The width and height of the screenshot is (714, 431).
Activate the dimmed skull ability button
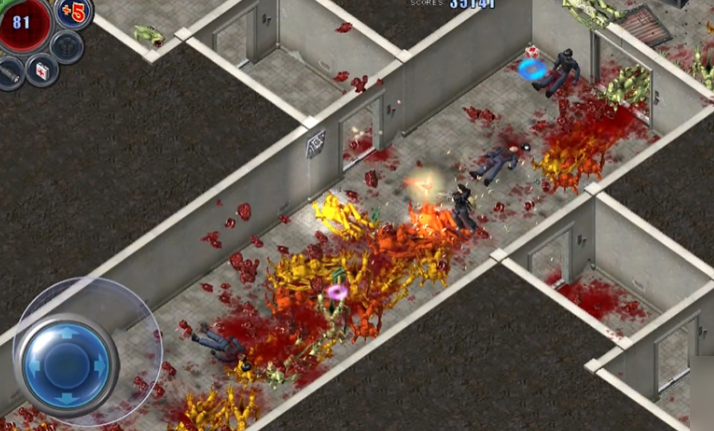click(66, 46)
